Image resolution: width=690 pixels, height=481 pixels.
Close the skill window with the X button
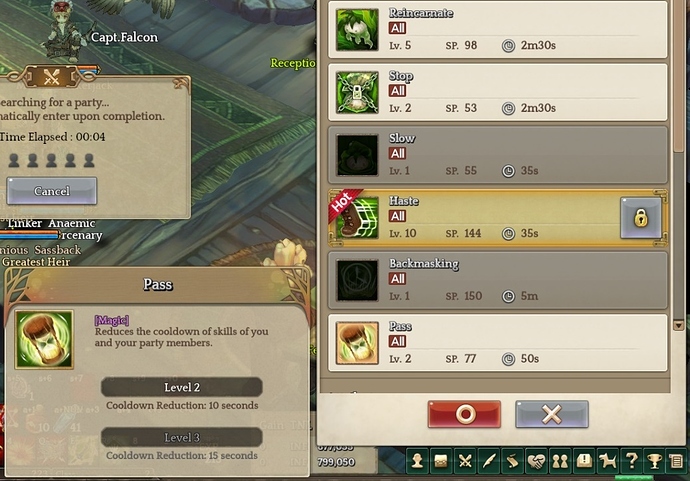point(552,415)
